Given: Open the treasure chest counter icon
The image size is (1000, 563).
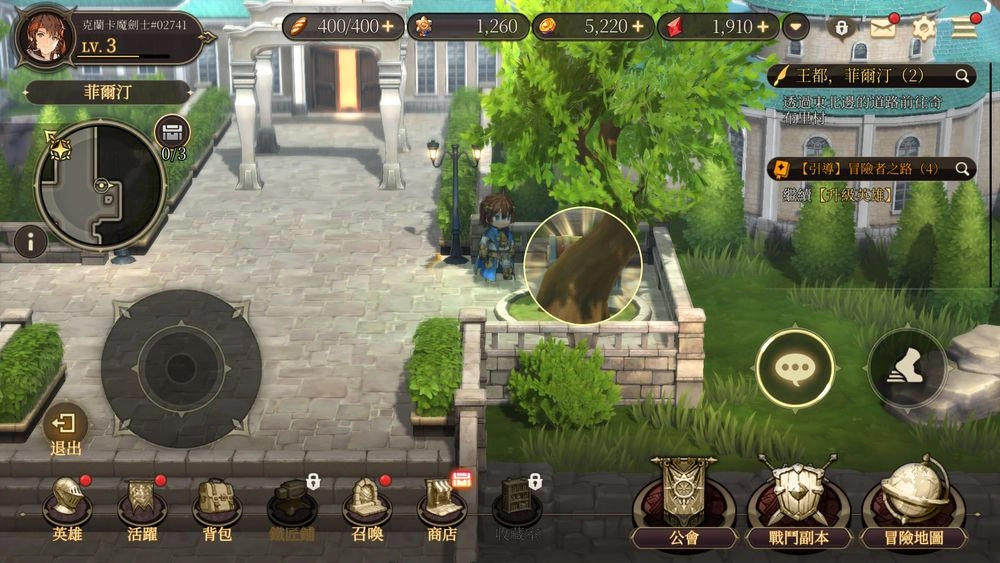Looking at the screenshot, I should pyautogui.click(x=173, y=133).
